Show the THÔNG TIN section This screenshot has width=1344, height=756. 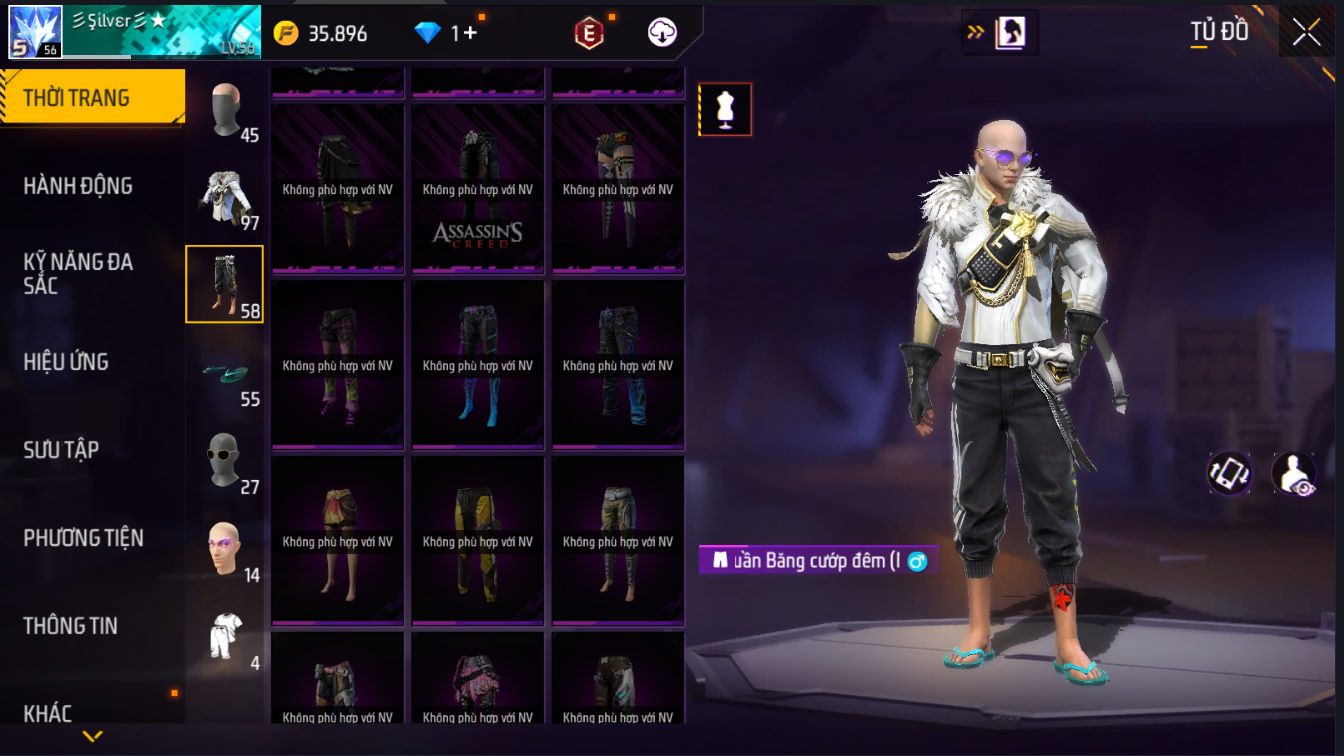click(x=70, y=626)
